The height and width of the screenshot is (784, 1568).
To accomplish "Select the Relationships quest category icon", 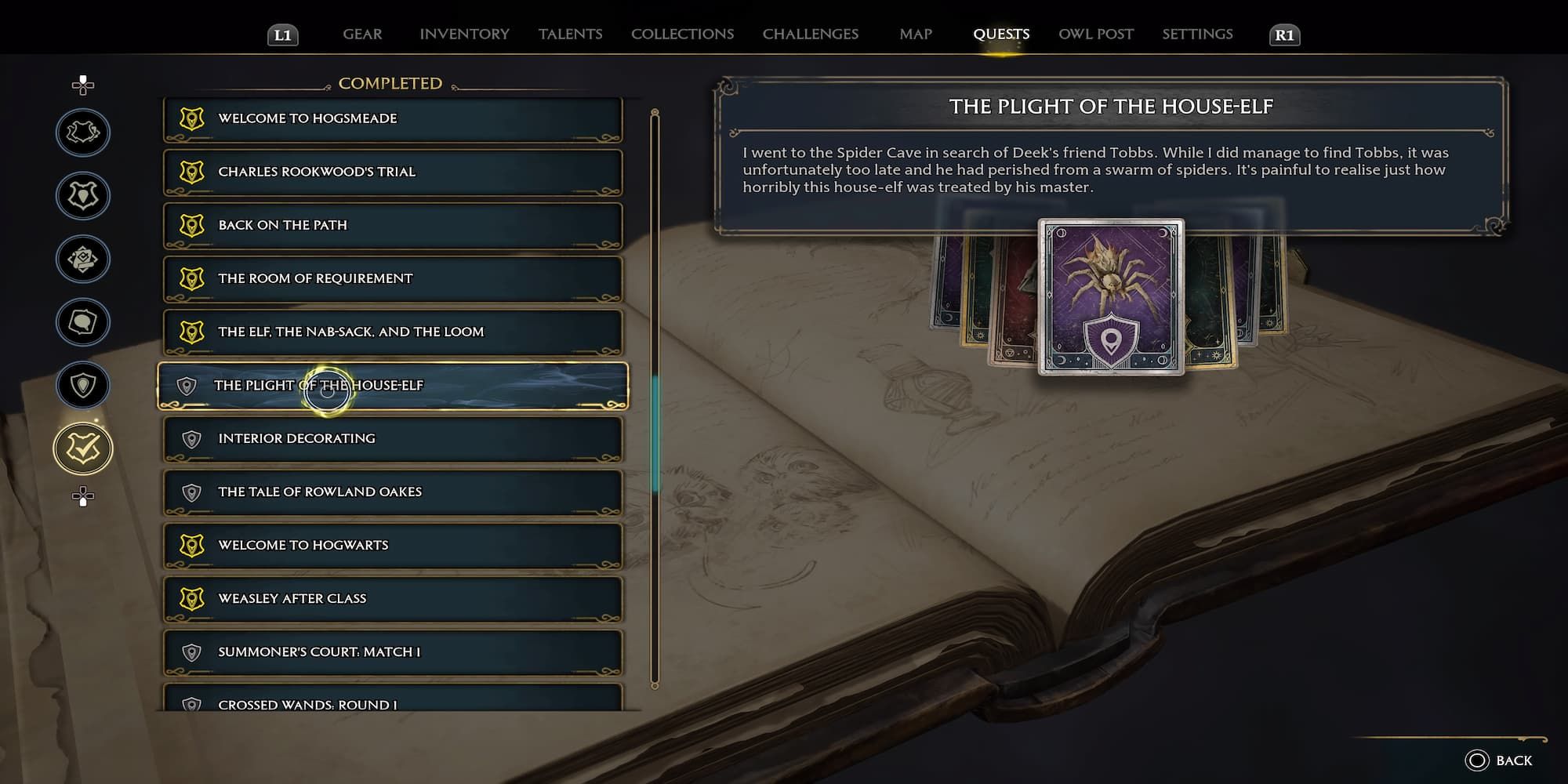I will pos(82,322).
